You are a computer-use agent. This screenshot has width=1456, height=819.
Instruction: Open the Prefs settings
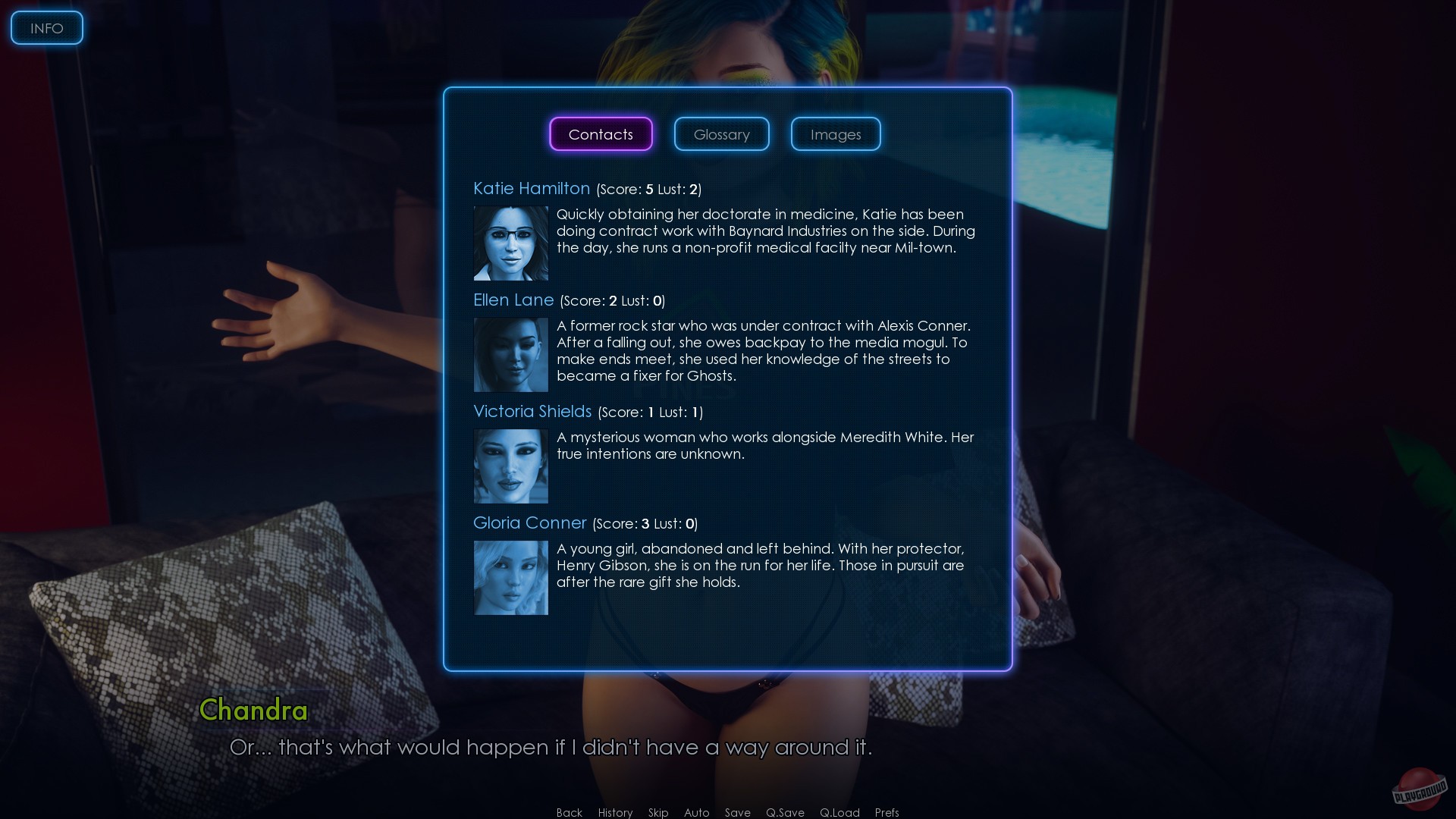click(x=886, y=812)
